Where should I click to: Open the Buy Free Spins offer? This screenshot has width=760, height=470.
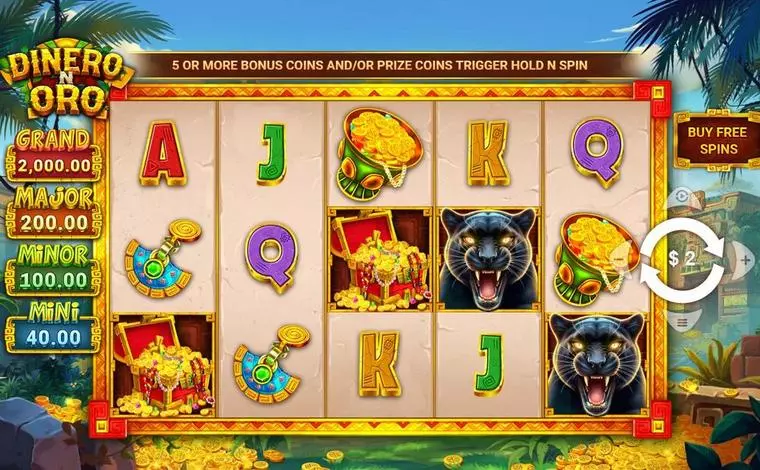pos(711,140)
